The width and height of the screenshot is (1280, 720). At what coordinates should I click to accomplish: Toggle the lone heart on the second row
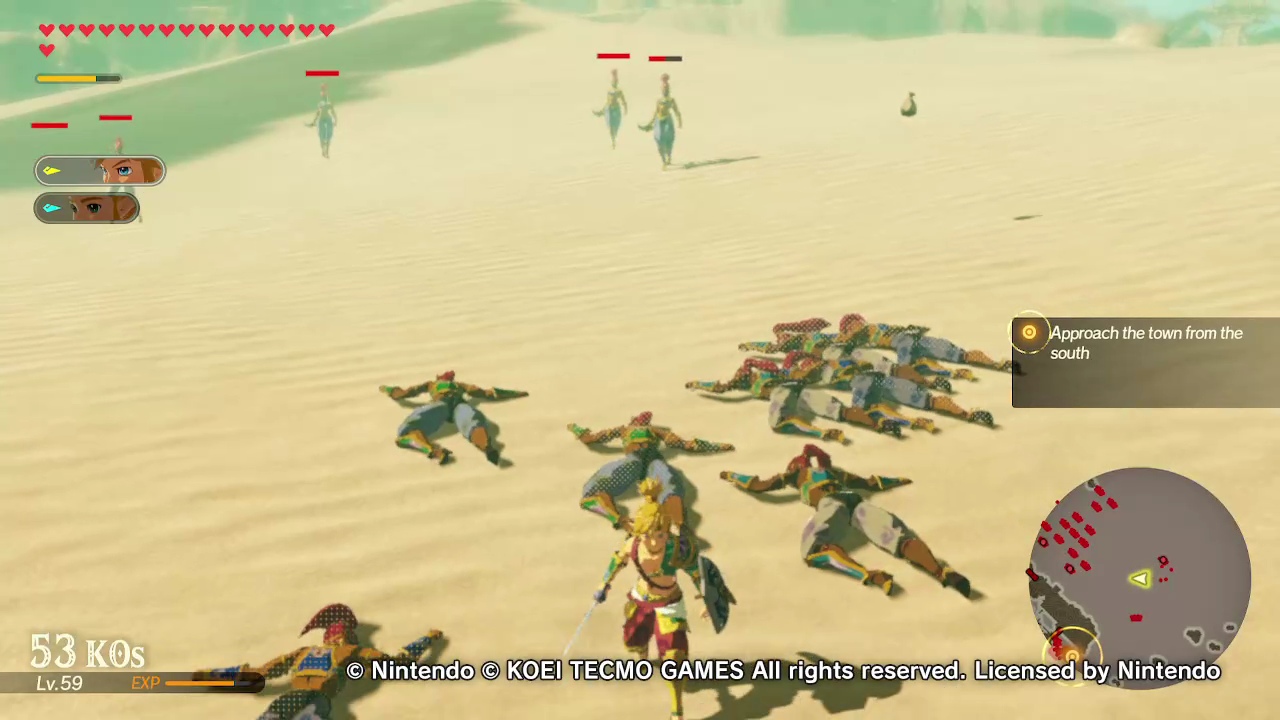46,49
